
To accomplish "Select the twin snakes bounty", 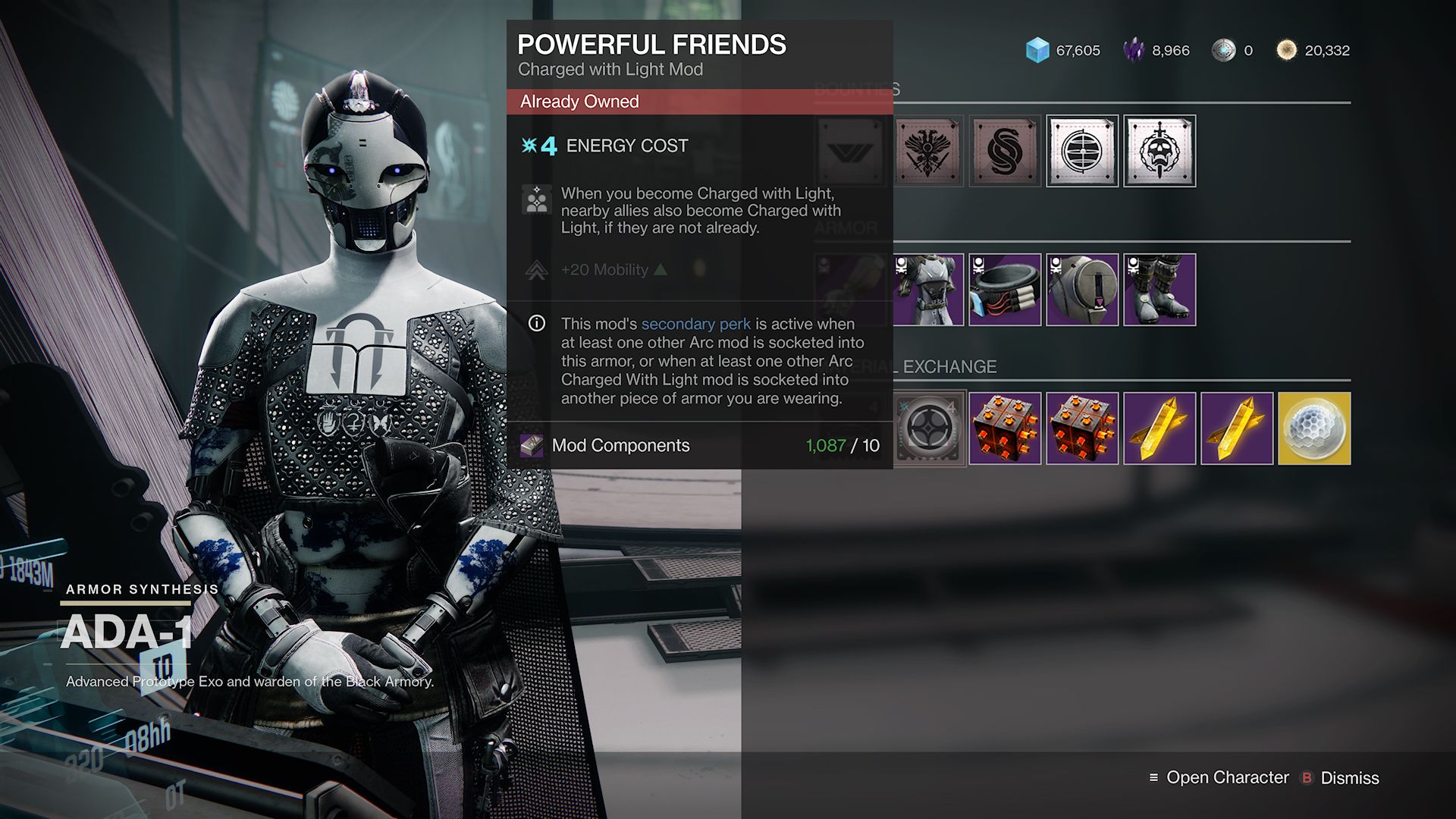I will (1005, 149).
